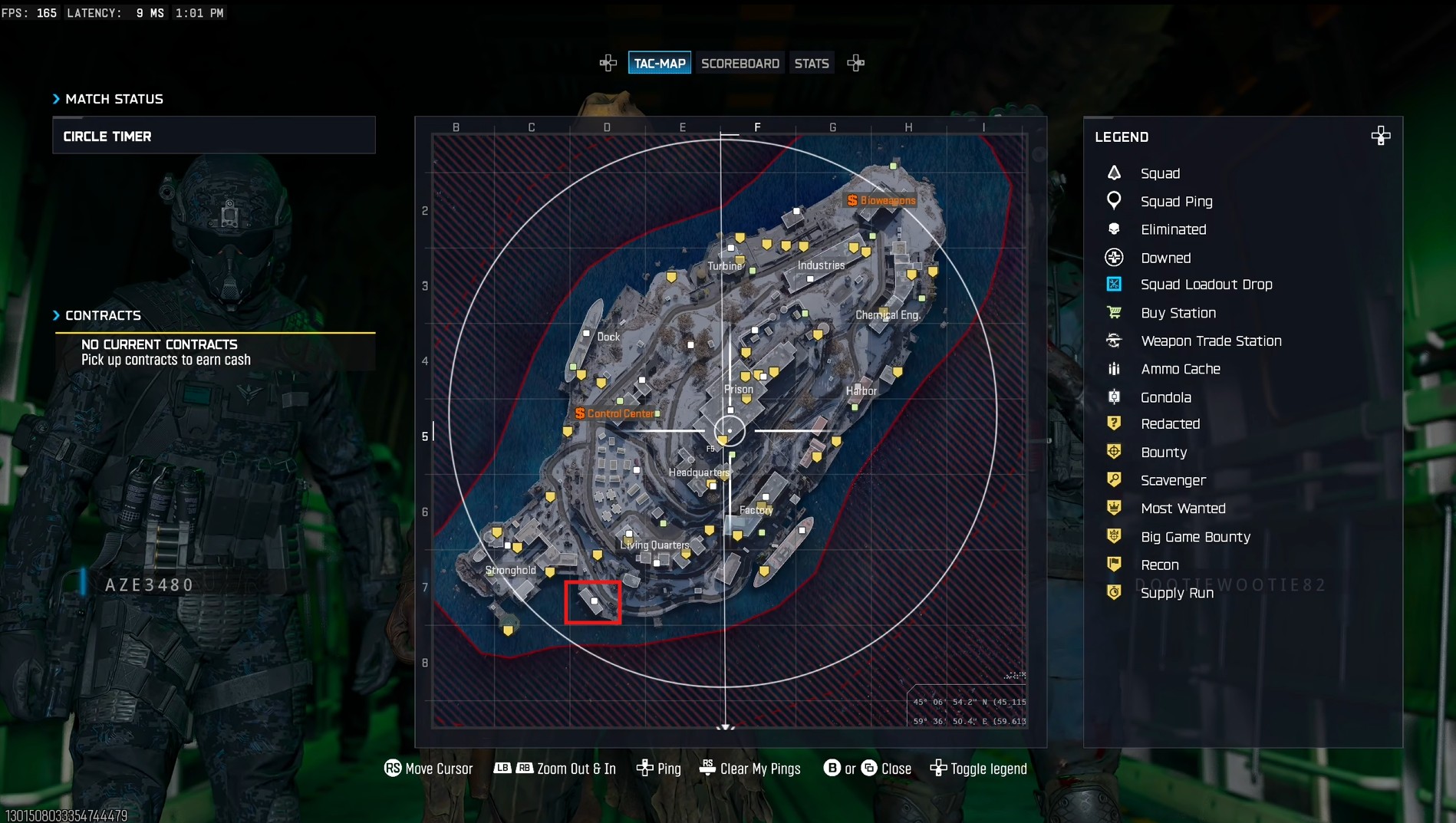Select the Buy Station cart icon
1456x823 pixels.
click(1114, 312)
